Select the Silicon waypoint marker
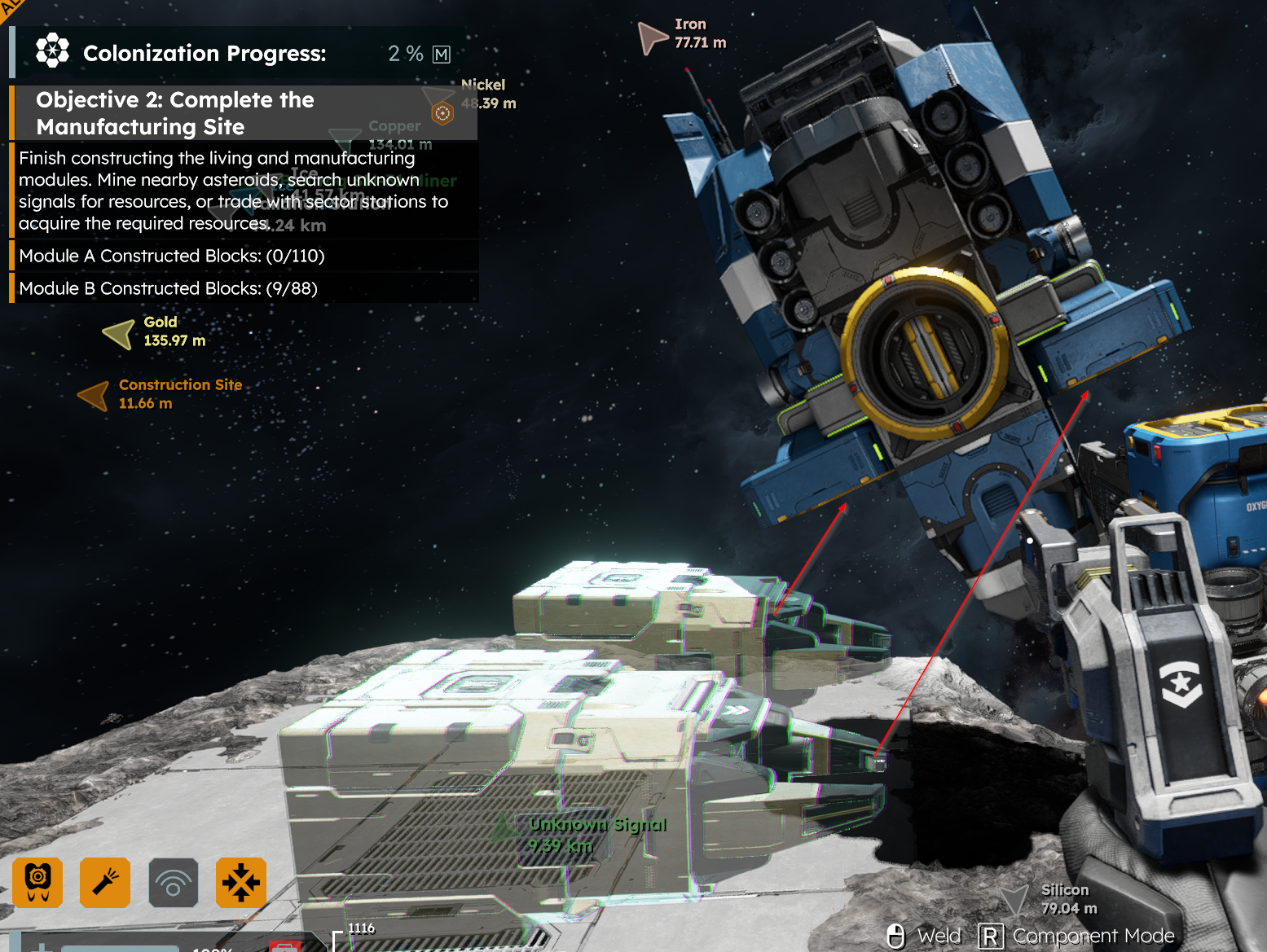 (1015, 900)
